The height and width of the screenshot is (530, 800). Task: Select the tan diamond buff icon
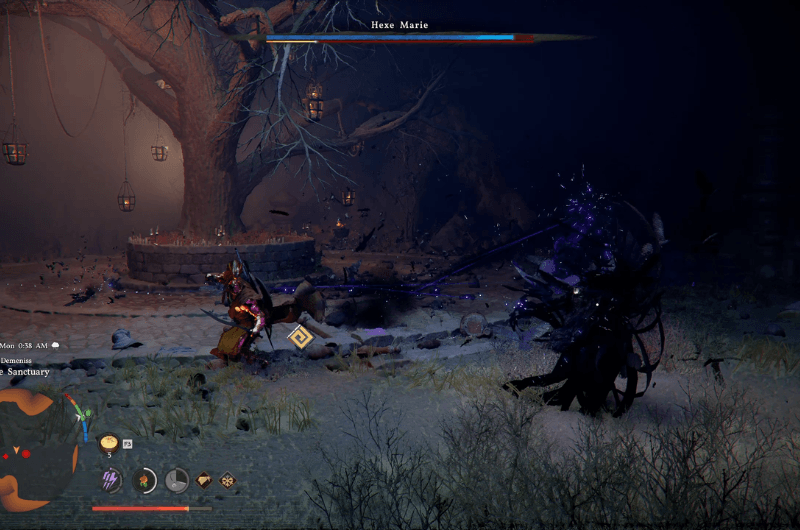(205, 480)
